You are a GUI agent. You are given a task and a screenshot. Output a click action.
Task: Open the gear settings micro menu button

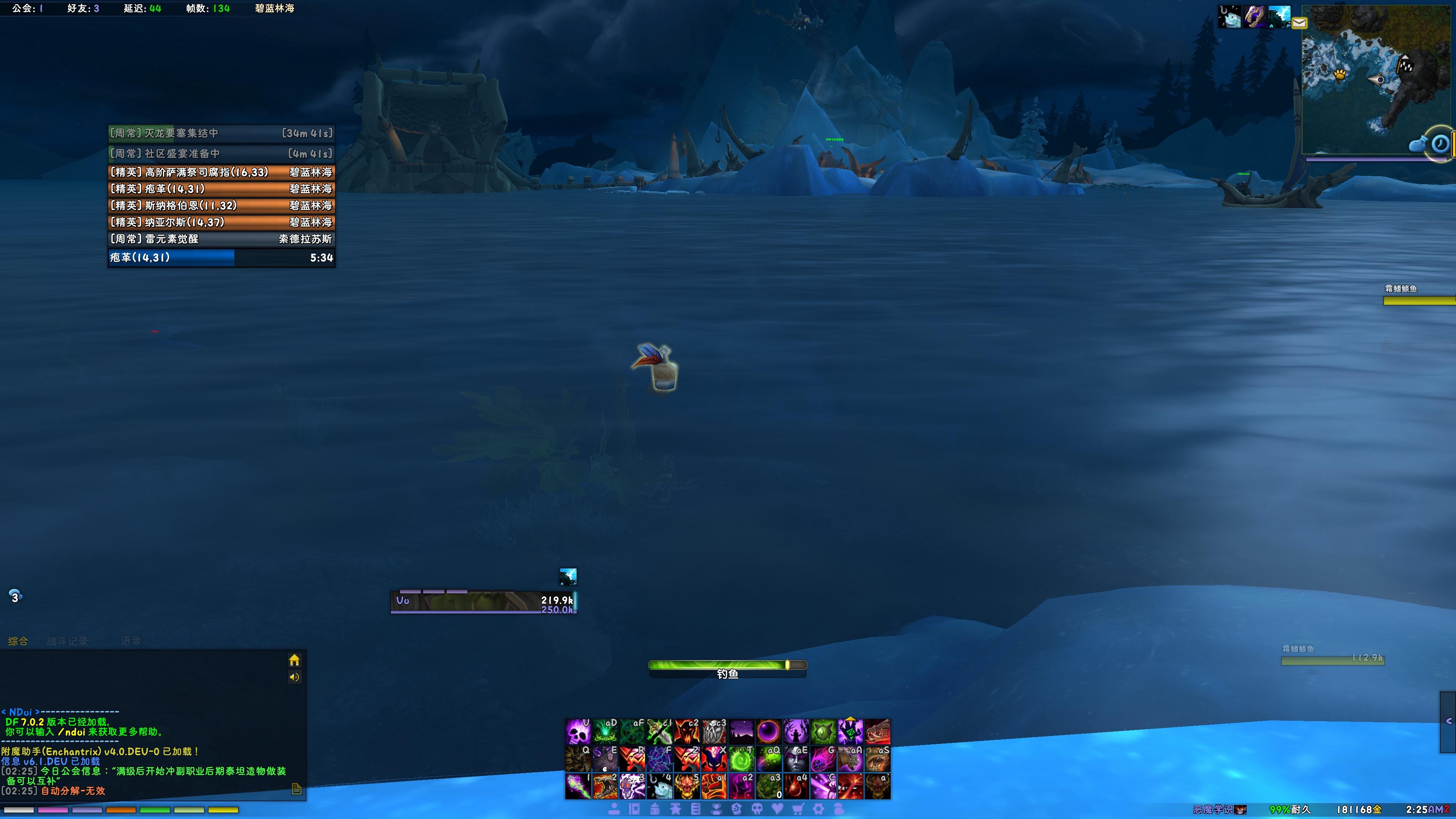[819, 810]
